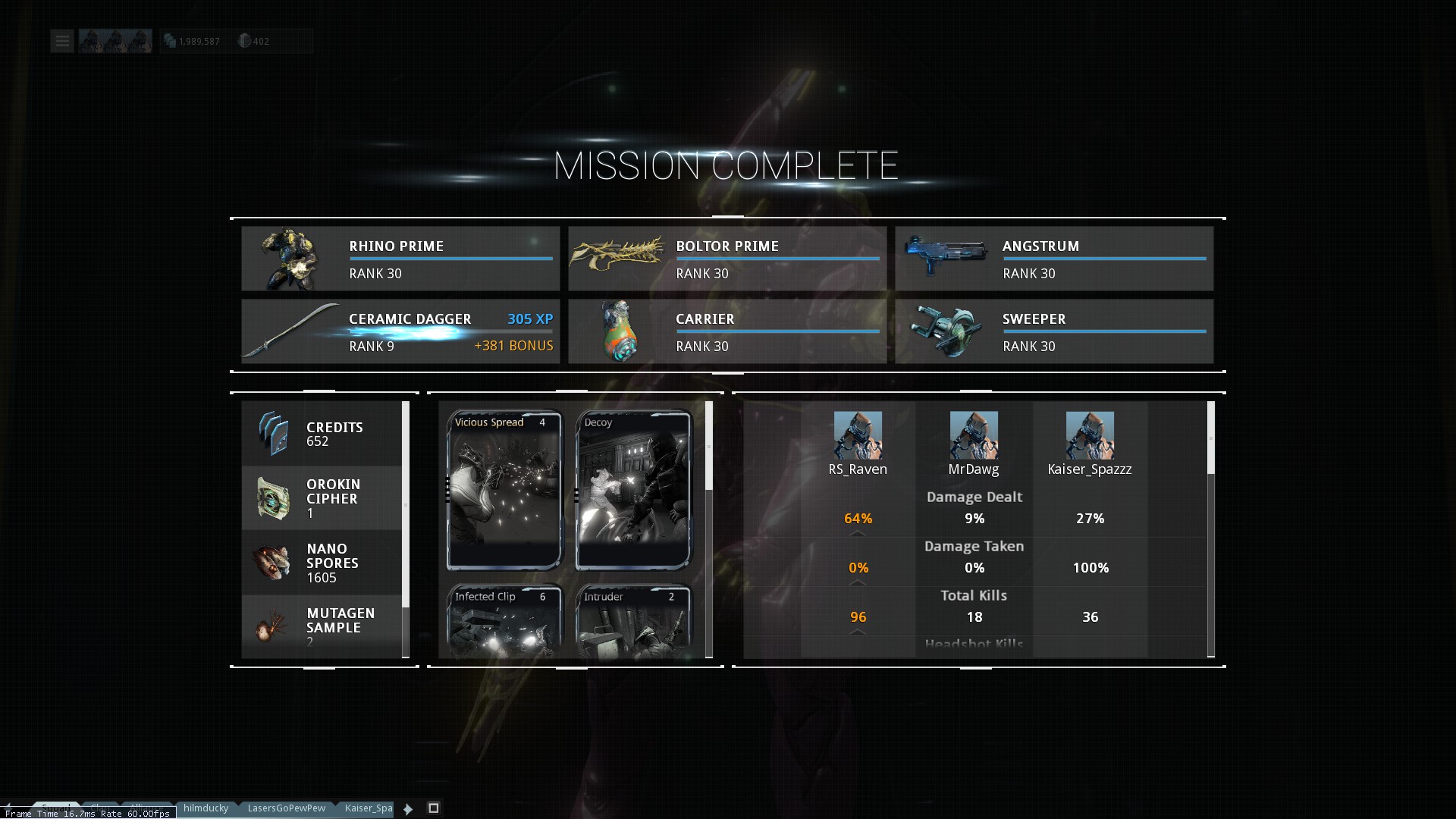This screenshot has width=1456, height=819.
Task: Click Kaiser_Spazzz's player avatar
Action: pos(1090,435)
